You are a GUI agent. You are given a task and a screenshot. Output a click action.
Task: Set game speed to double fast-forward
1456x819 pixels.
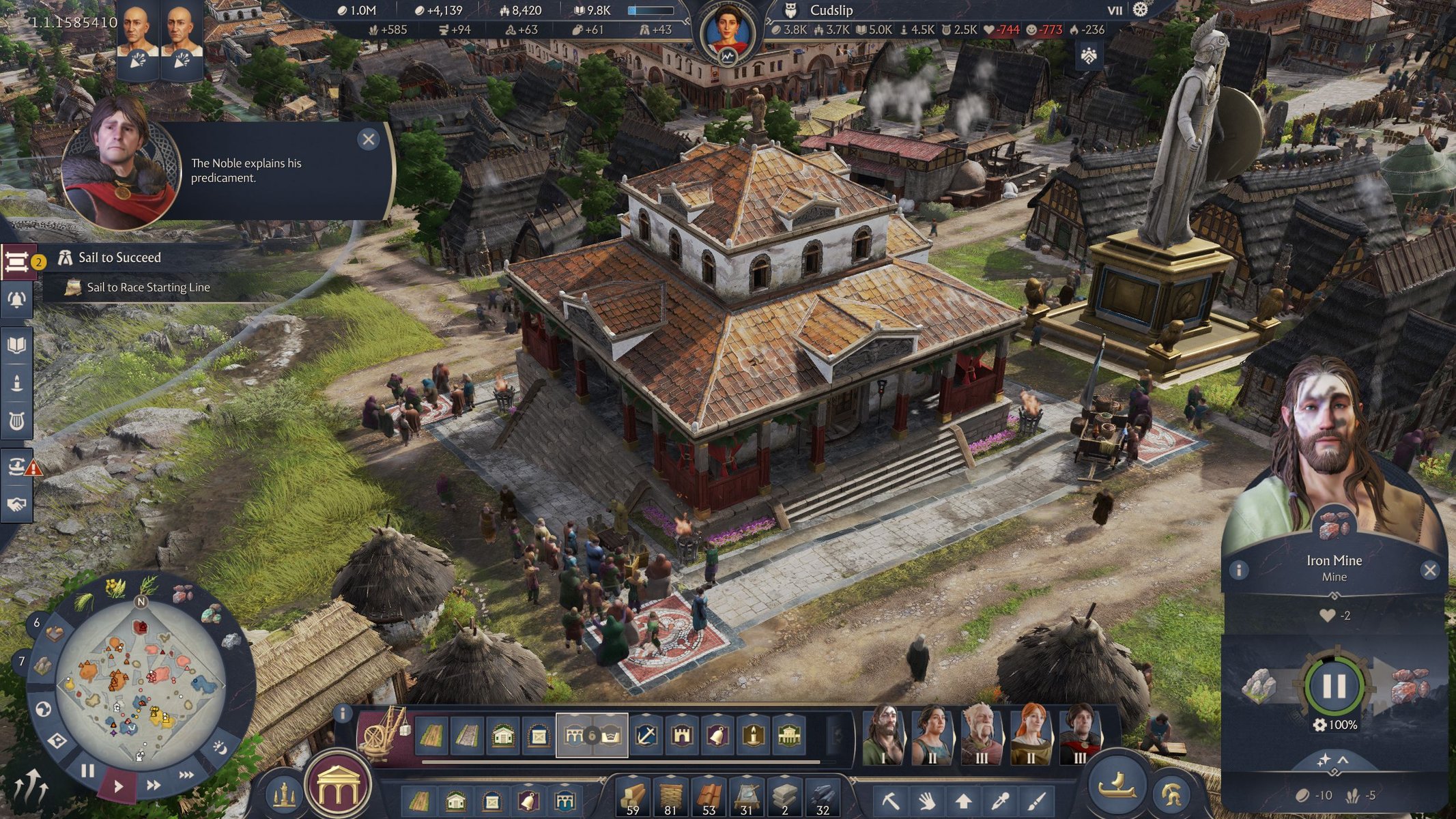pos(154,785)
